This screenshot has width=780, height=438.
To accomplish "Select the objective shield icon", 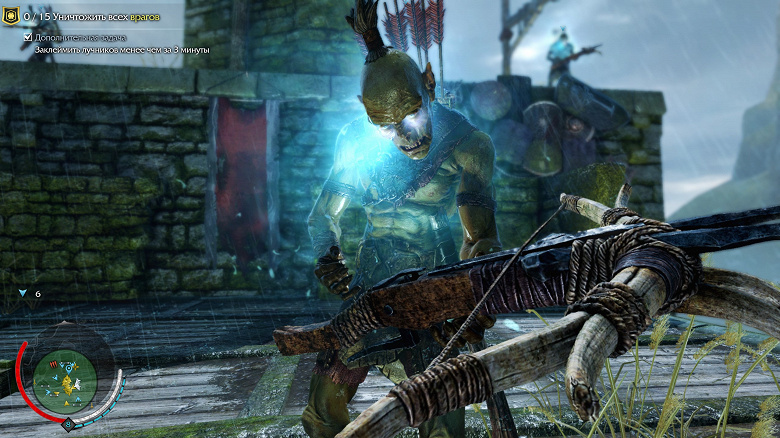I will [x=11, y=17].
